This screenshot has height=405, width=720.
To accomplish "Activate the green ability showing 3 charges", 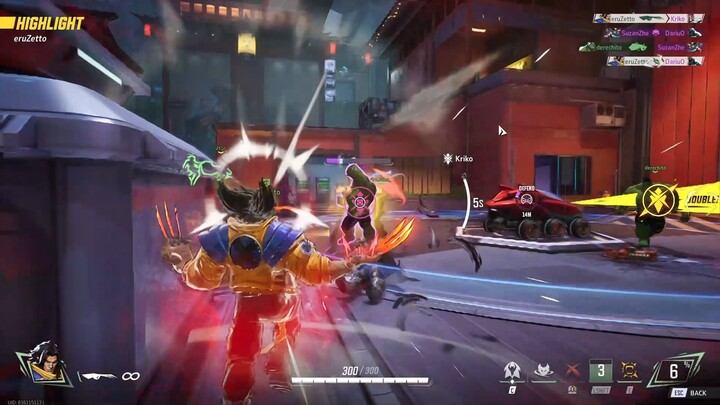I will 600,372.
